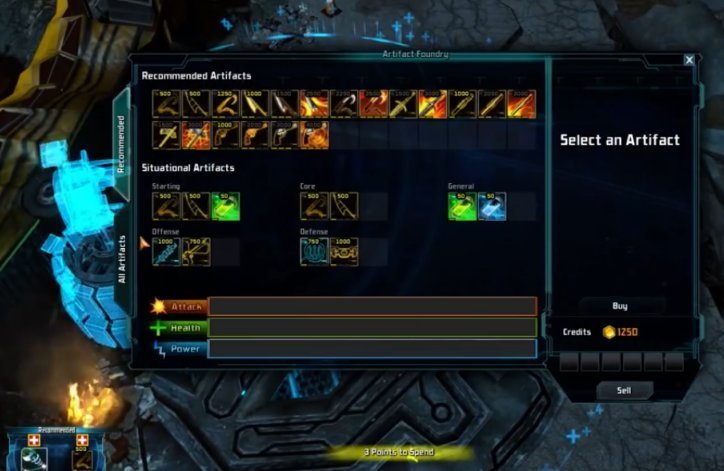724x471 pixels.
Task: Select the green 50-credit artifact under Starting
Action: click(225, 206)
